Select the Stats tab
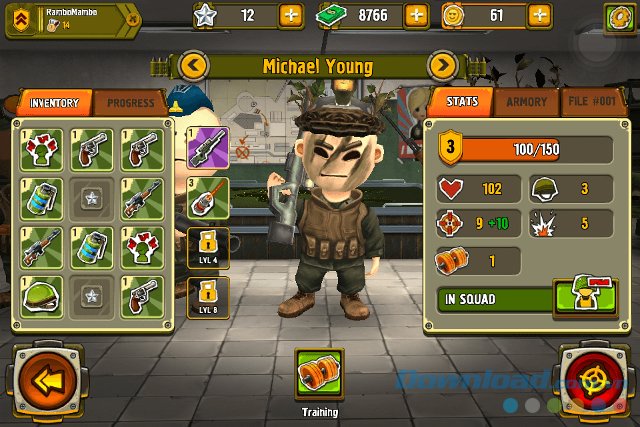This screenshot has width=640, height=427. click(x=463, y=102)
